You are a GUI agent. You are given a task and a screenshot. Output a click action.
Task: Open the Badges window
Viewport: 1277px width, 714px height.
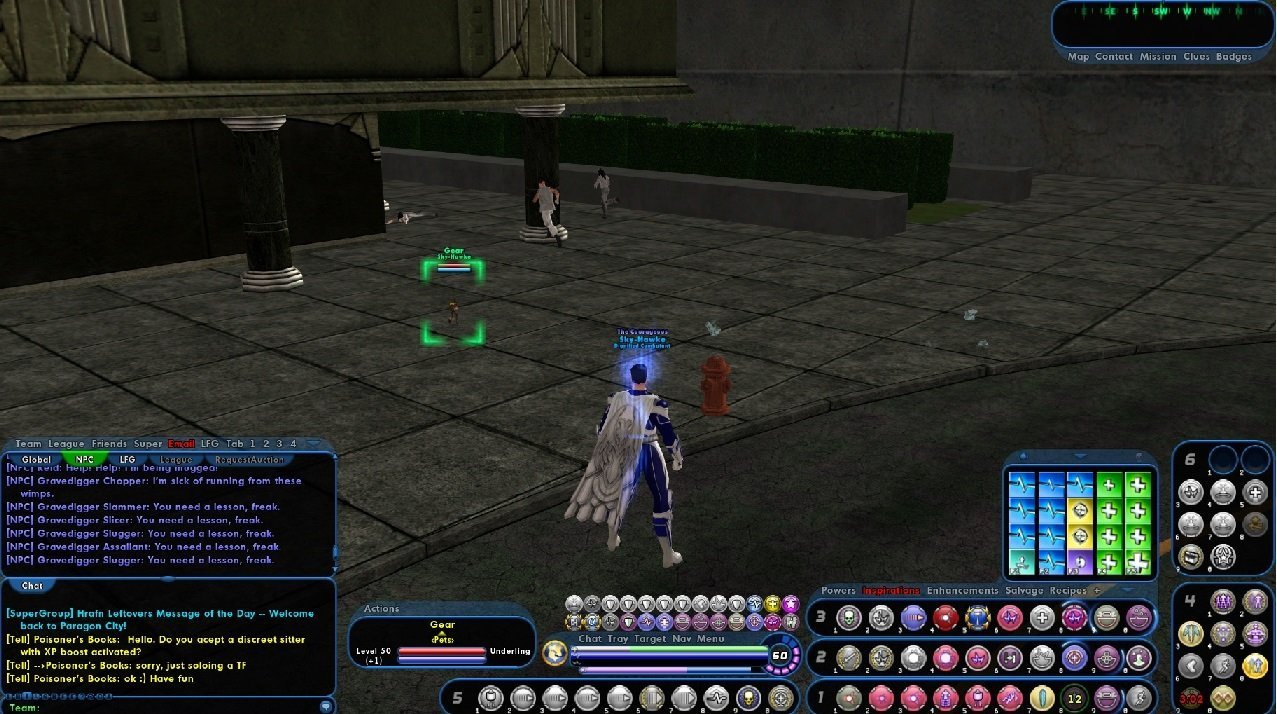pos(1234,57)
